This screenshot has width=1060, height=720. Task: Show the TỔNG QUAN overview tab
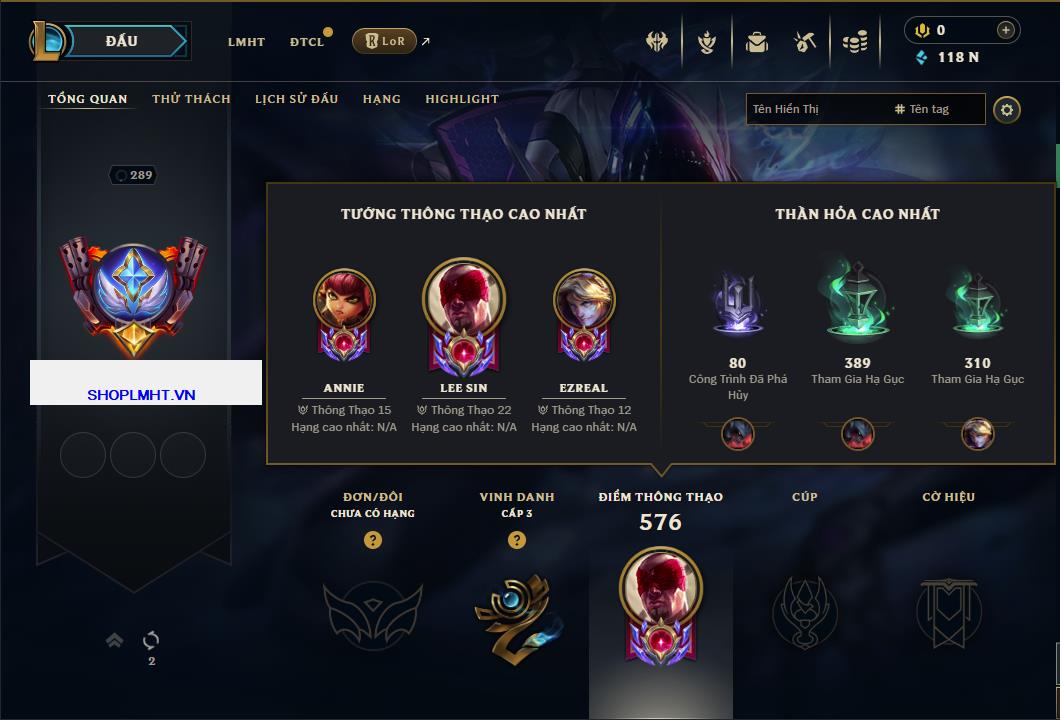88,99
